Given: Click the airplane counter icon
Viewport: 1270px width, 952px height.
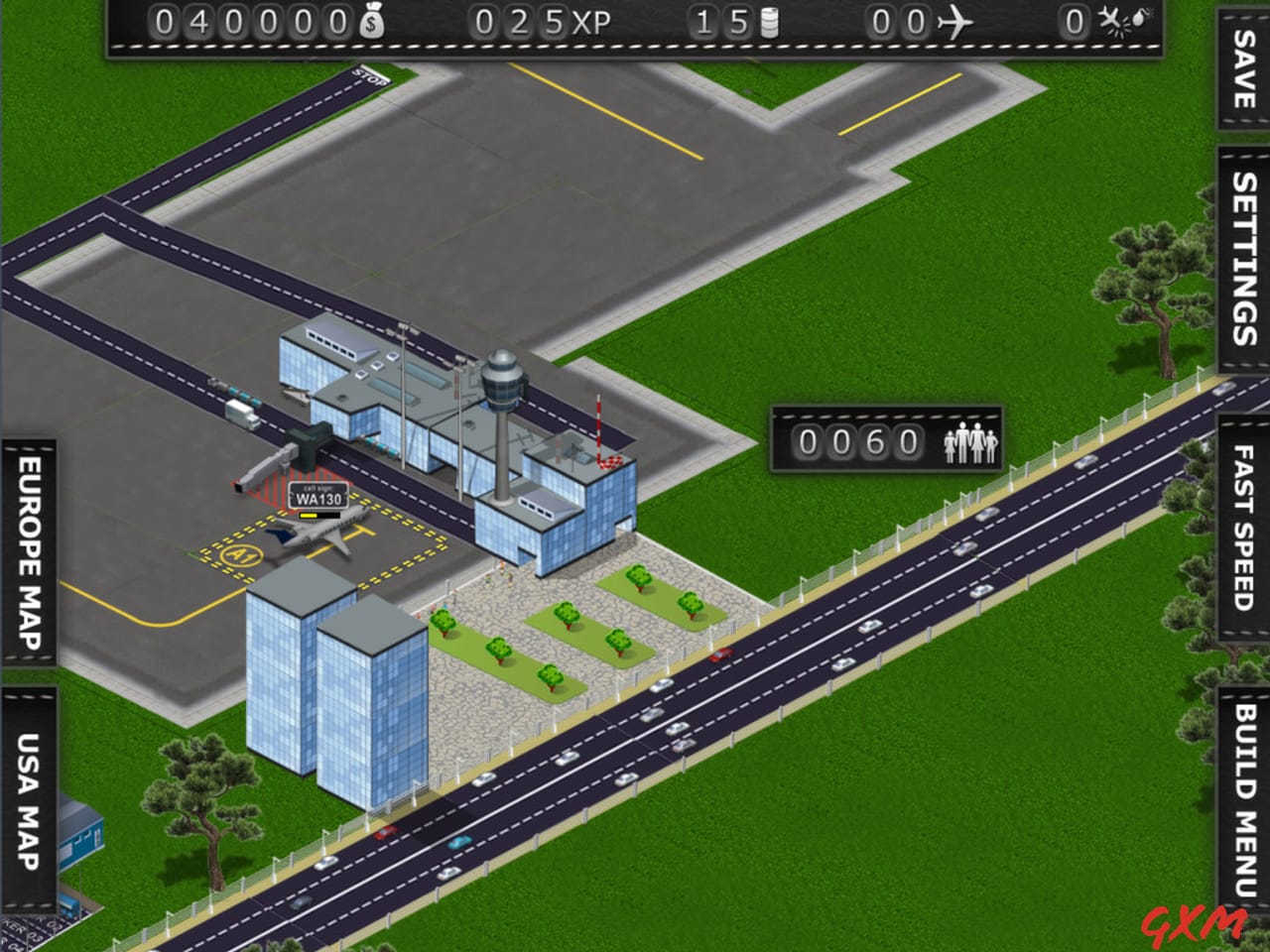Looking at the screenshot, I should 954,22.
